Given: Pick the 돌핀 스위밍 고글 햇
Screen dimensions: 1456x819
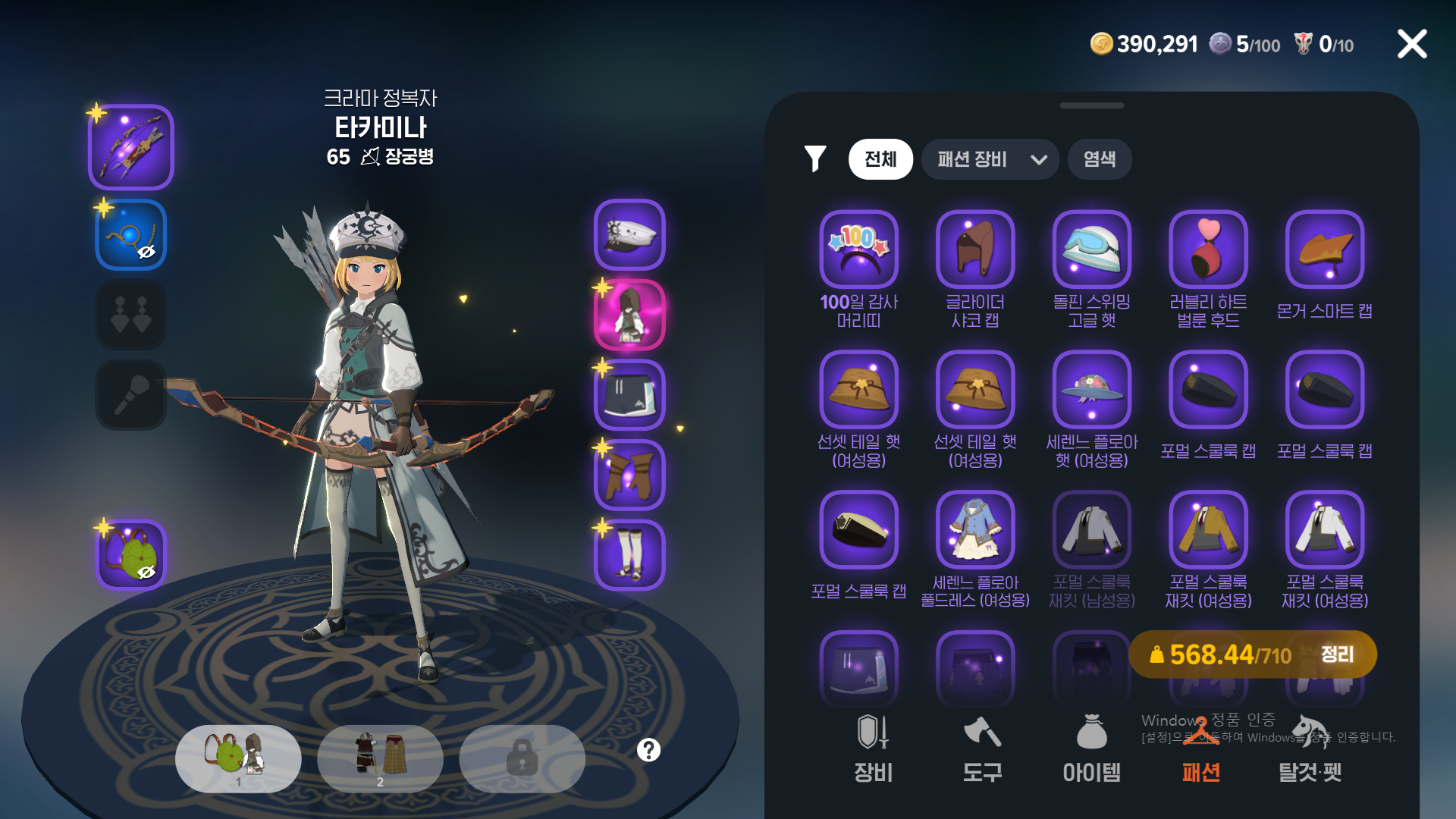Looking at the screenshot, I should tap(1092, 249).
